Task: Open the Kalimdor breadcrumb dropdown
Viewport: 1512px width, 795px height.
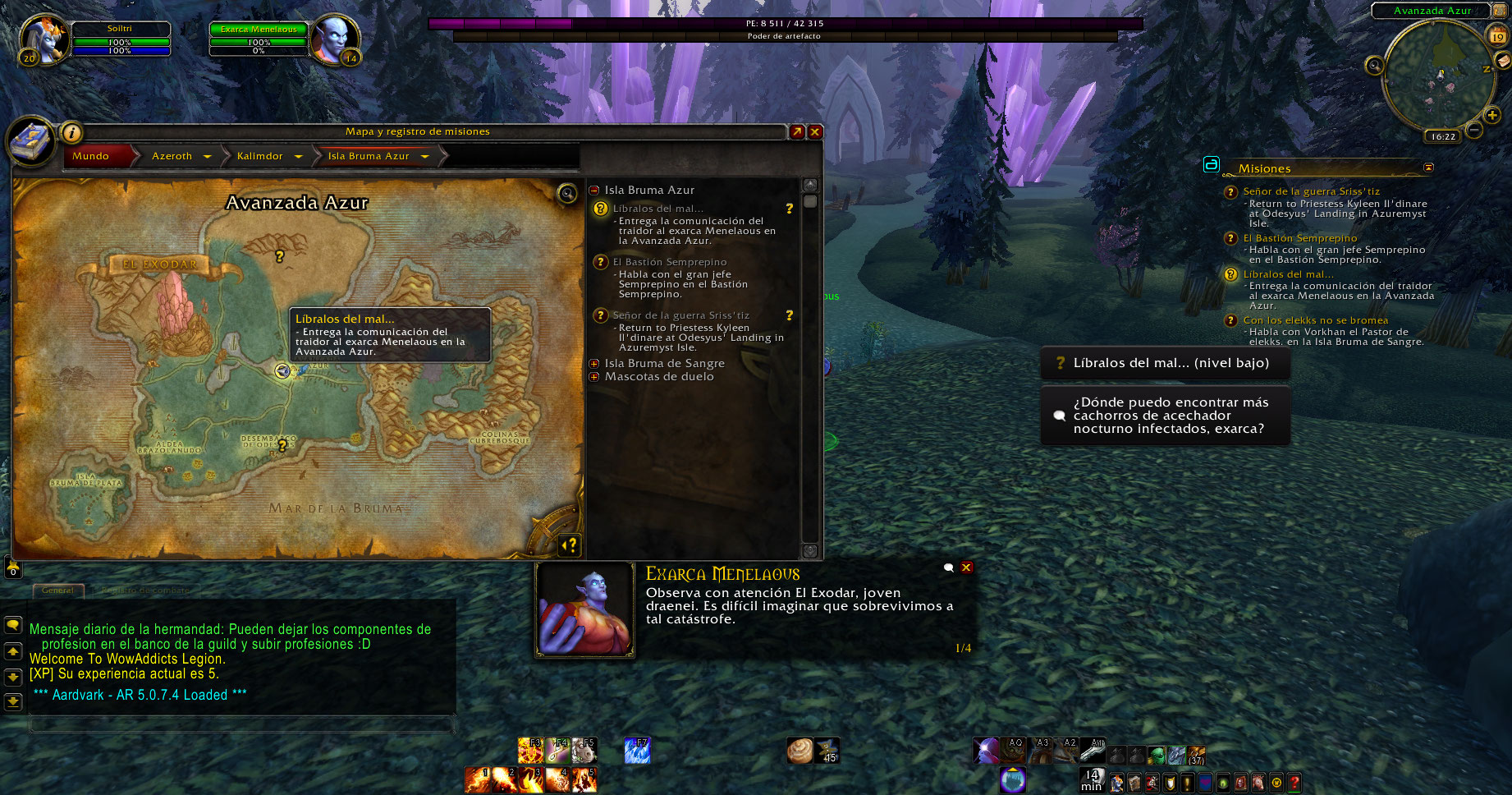Action: click(299, 156)
